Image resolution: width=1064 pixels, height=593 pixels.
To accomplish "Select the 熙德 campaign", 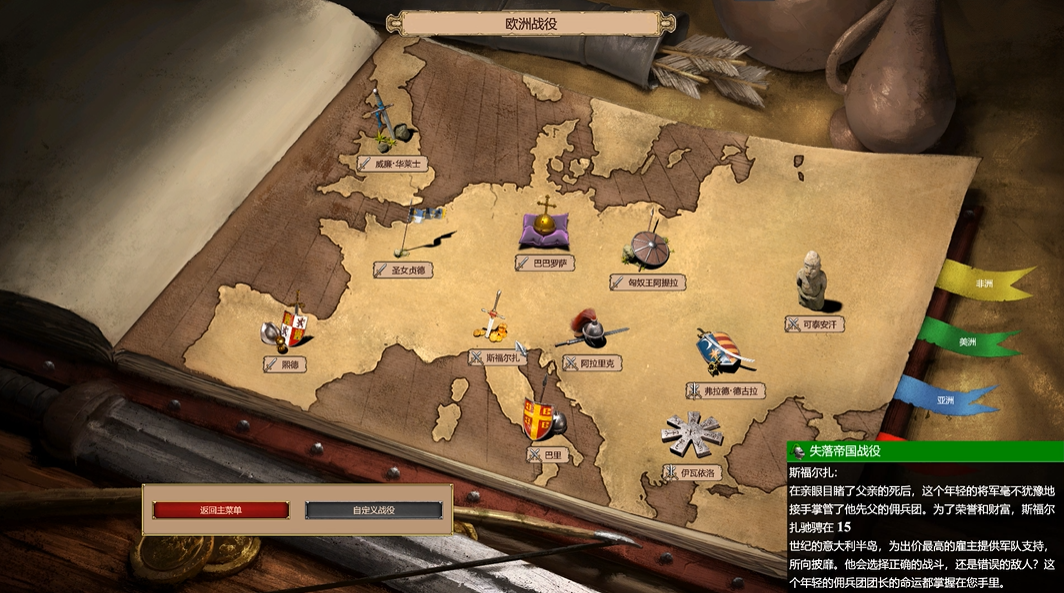I will click(283, 364).
